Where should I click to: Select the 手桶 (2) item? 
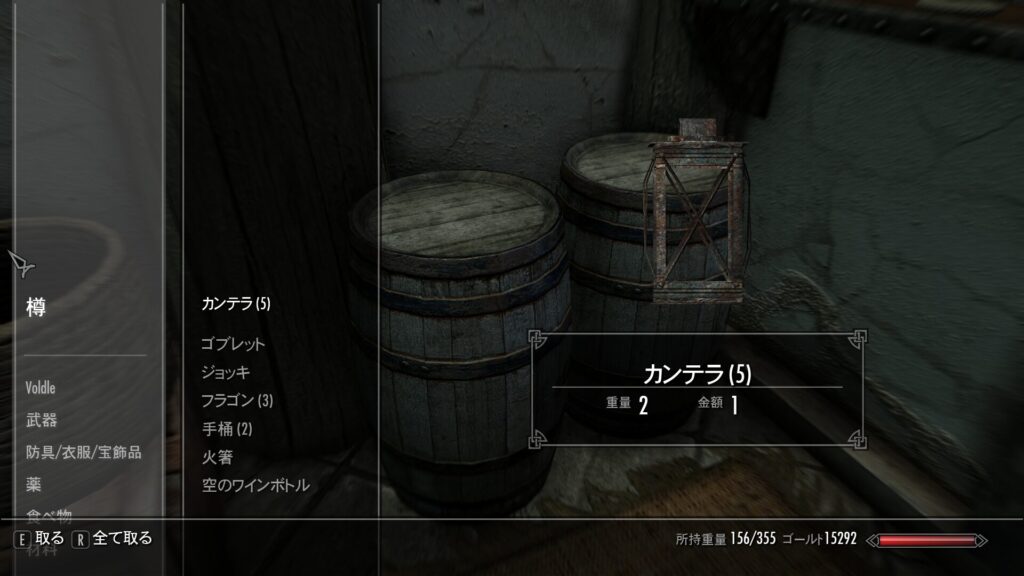229,428
